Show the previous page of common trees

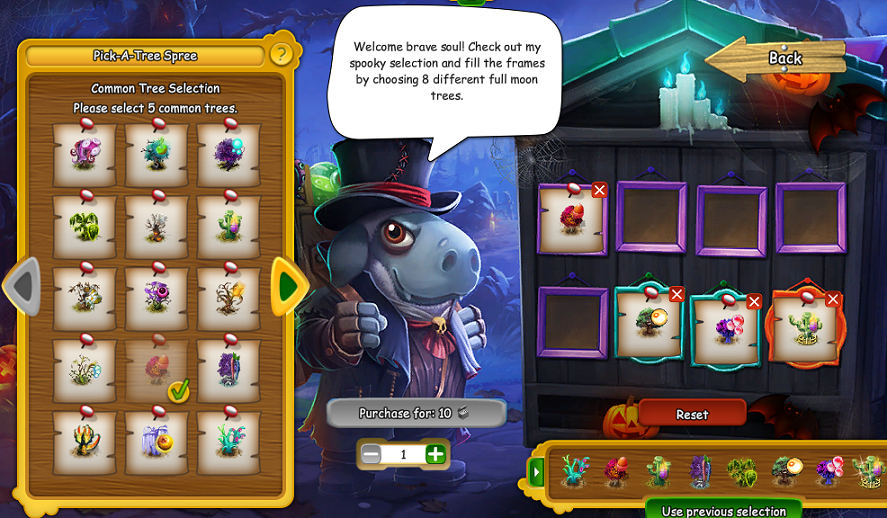(x=22, y=287)
